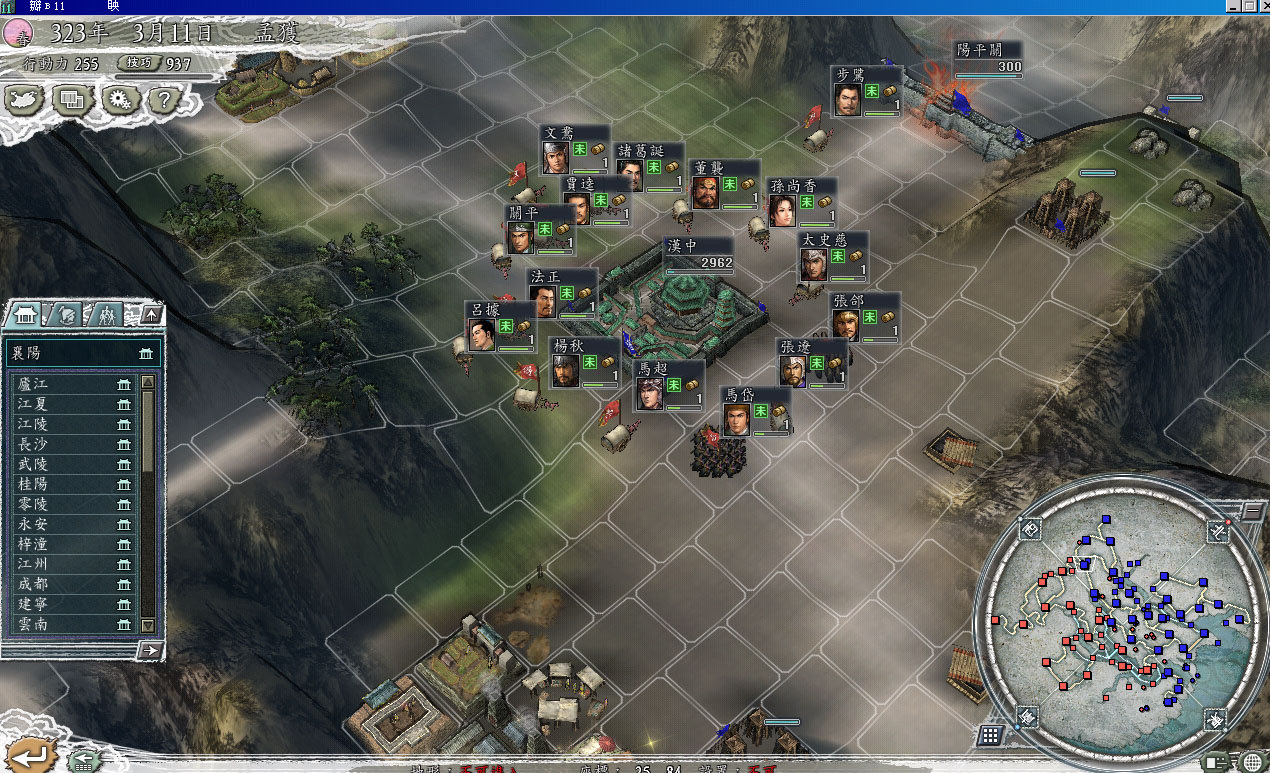Toggle the grid button beside the minimap
The height and width of the screenshot is (773, 1270).
990,736
